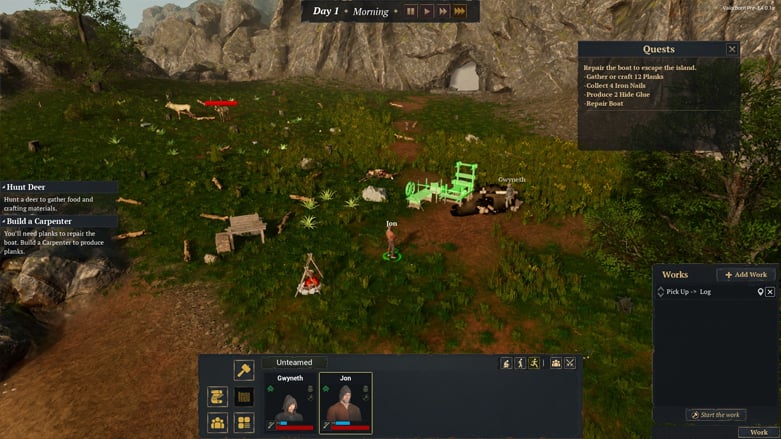Activate triple fast-forward speed
The image size is (781, 439).
[460, 11]
